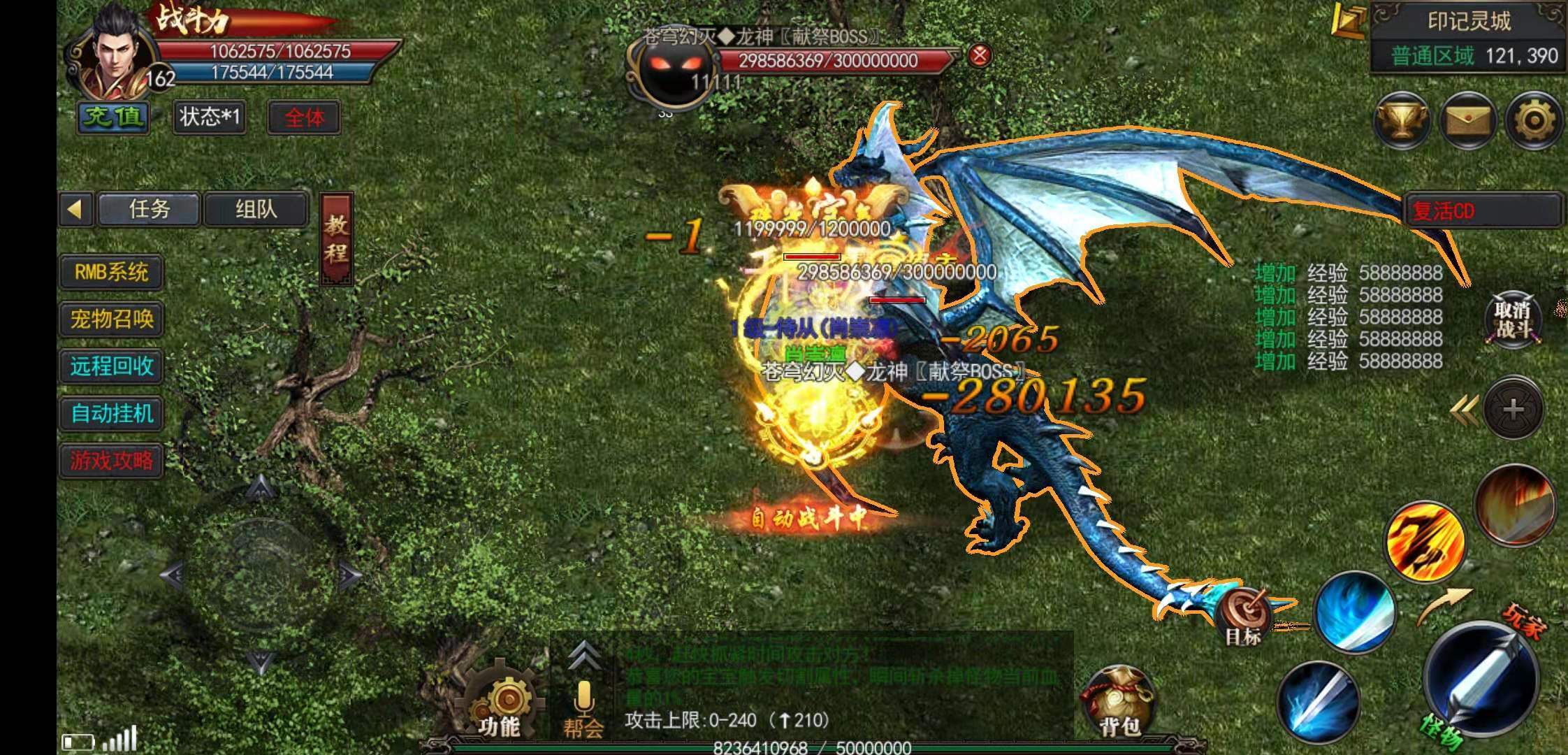Open the 背包 backpack
The height and width of the screenshot is (755, 1568).
[x=1118, y=703]
